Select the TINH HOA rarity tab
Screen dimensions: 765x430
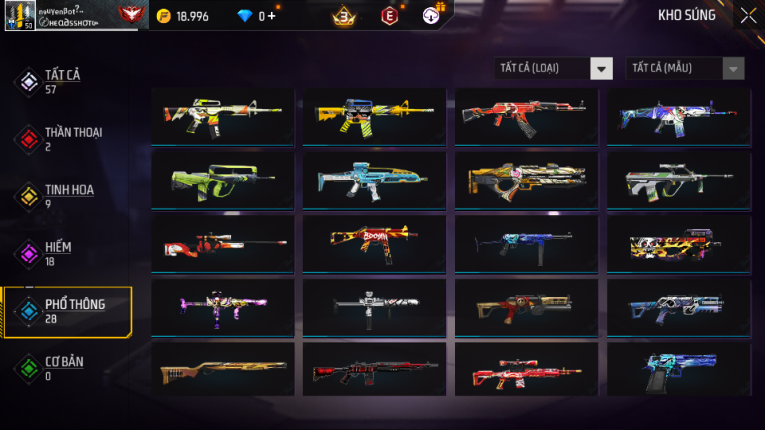click(x=65, y=196)
